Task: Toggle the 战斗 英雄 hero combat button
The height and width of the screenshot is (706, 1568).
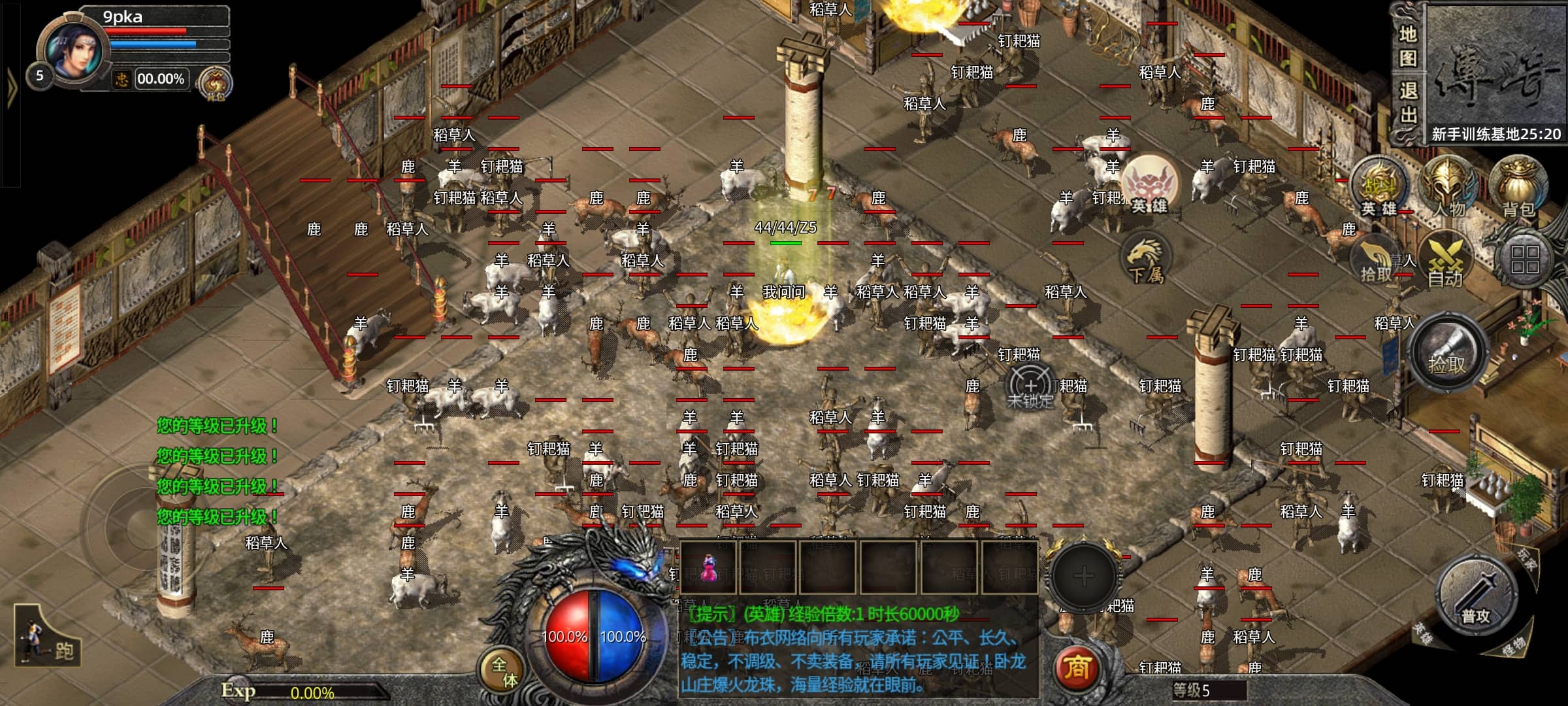Action: [1379, 188]
